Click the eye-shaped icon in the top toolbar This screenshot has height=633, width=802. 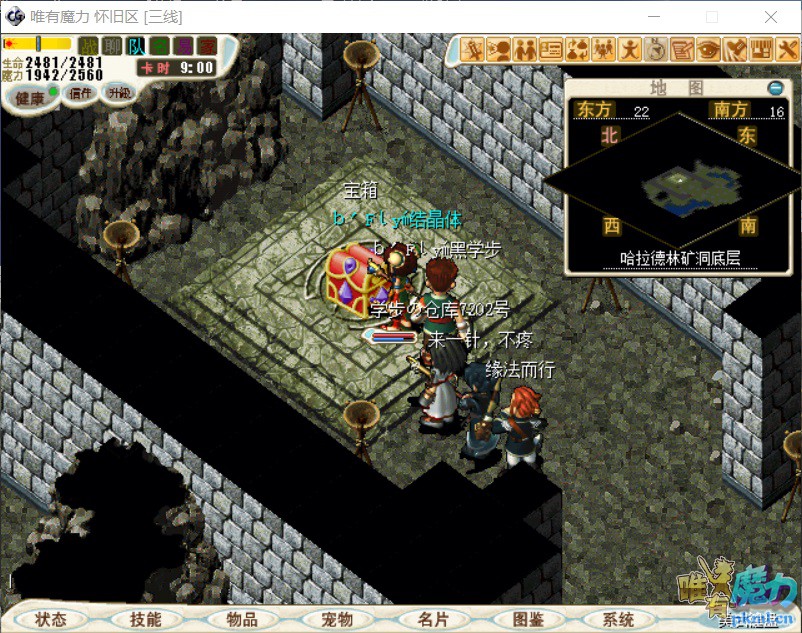tap(709, 48)
